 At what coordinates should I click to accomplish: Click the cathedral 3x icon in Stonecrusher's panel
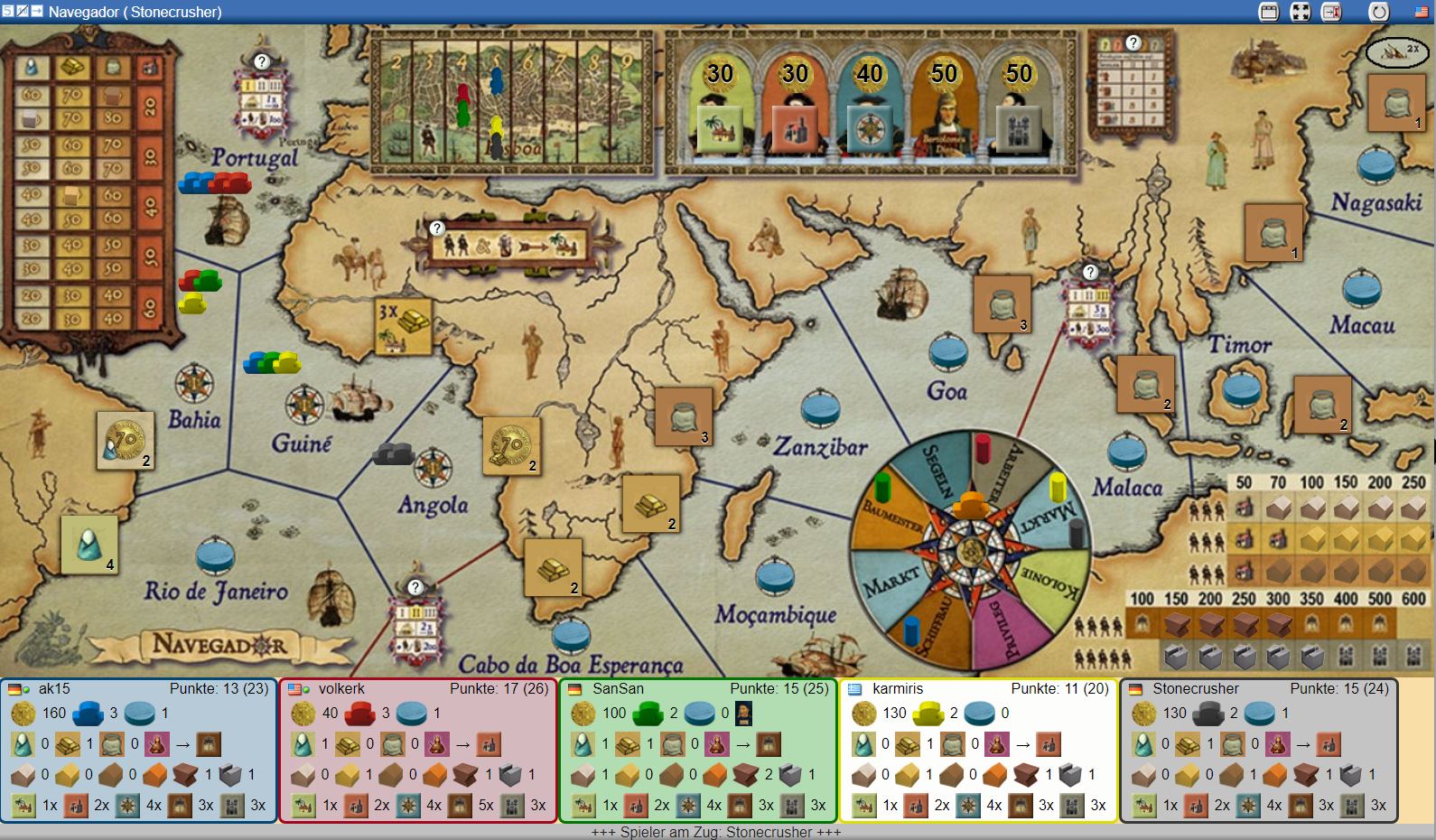pyautogui.click(x=1353, y=804)
